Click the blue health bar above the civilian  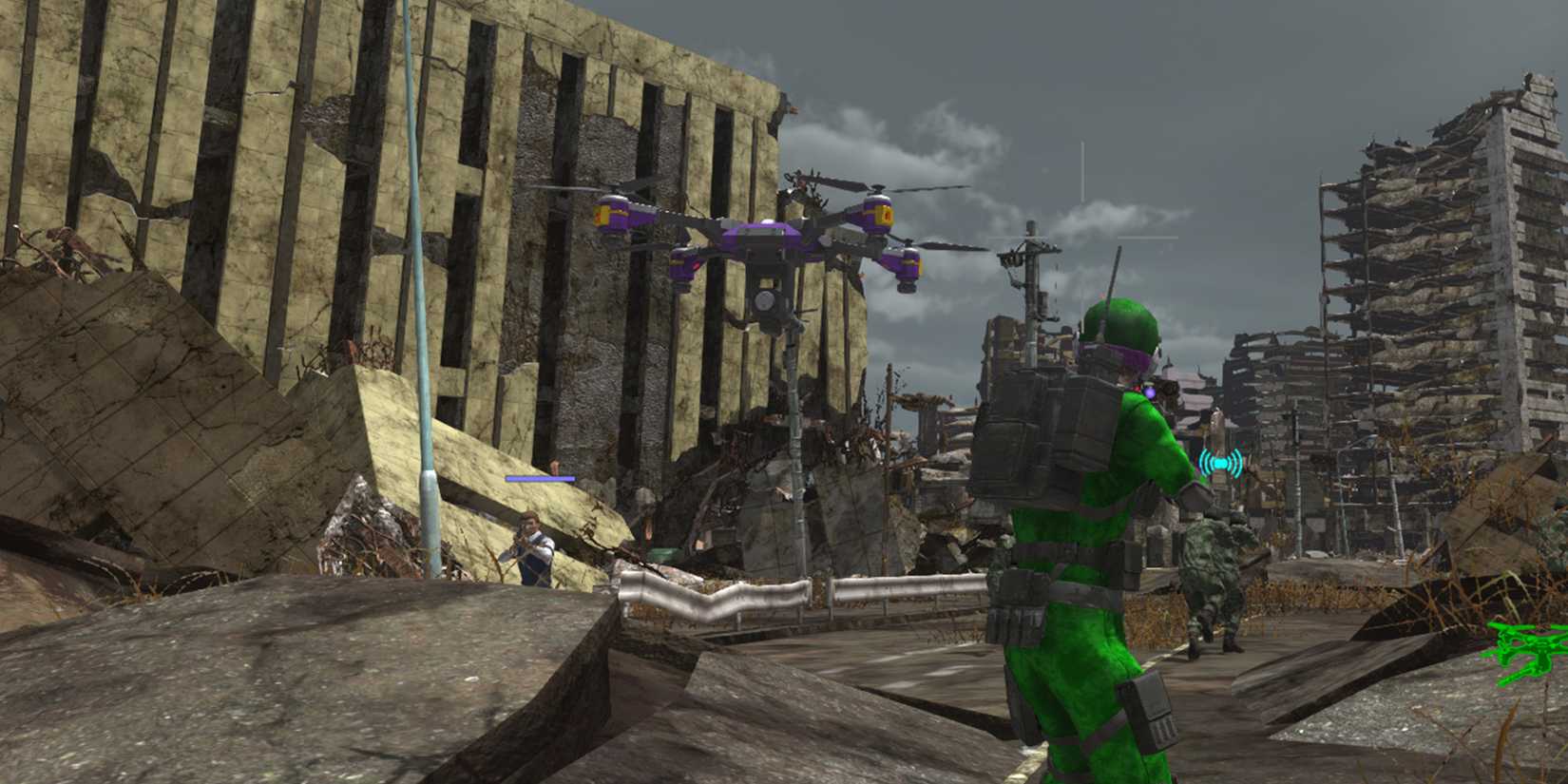[540, 480]
